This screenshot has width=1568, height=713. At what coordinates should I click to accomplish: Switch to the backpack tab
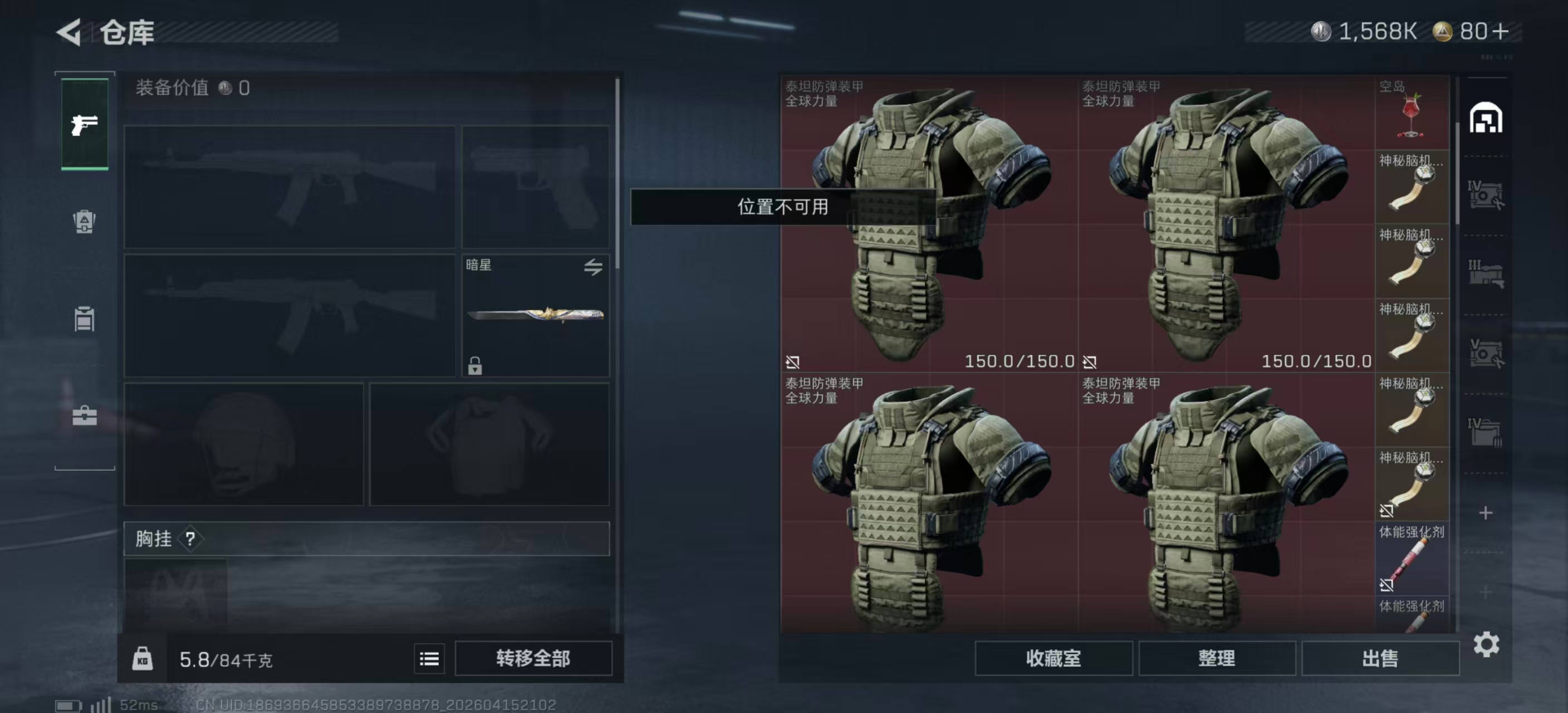(85, 221)
